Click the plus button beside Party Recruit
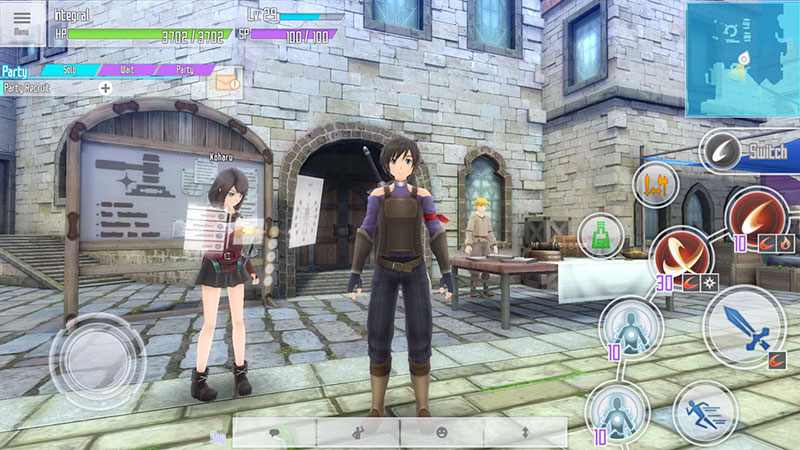The height and width of the screenshot is (450, 800). pyautogui.click(x=106, y=88)
